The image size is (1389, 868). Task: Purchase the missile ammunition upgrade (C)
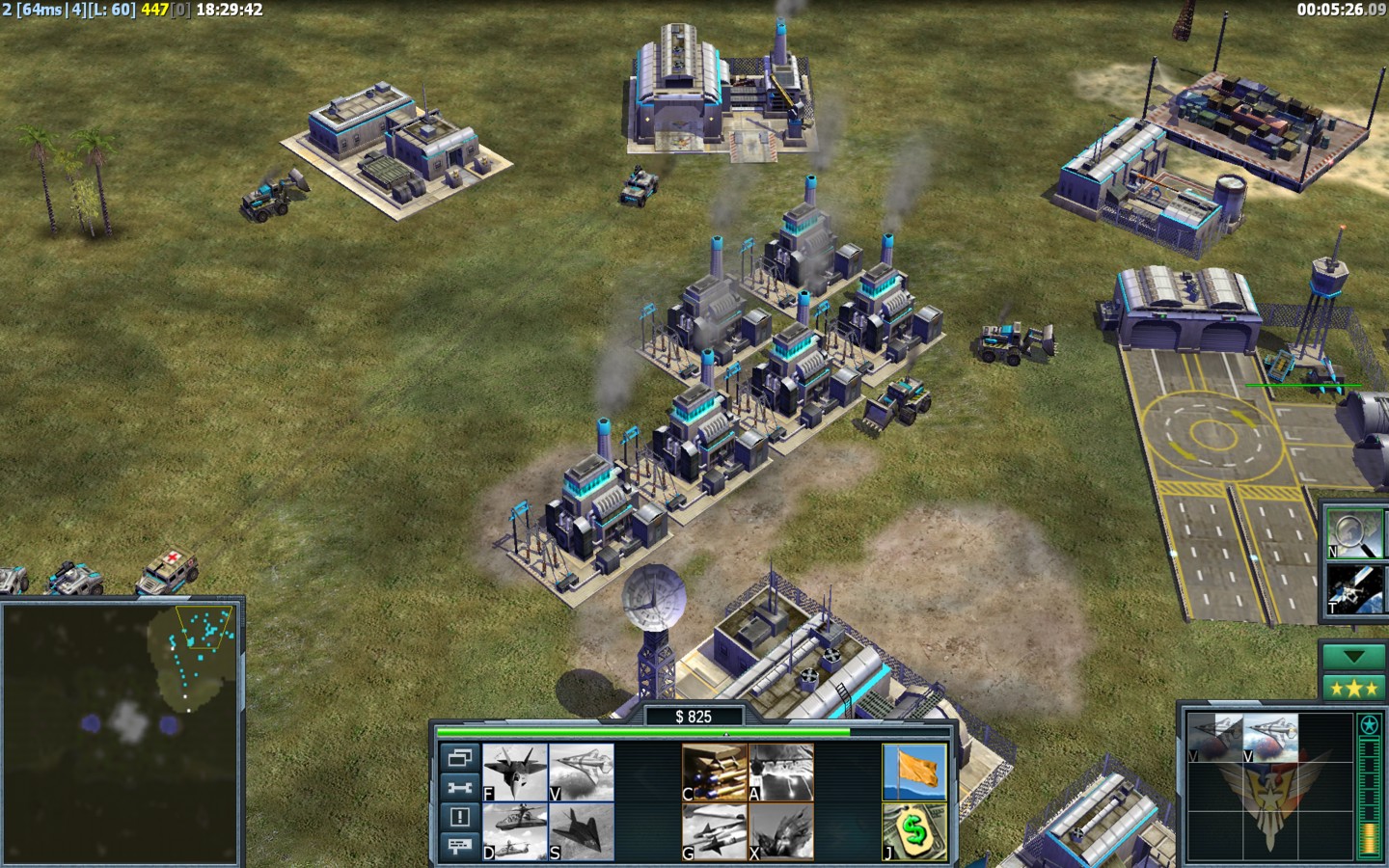point(715,772)
